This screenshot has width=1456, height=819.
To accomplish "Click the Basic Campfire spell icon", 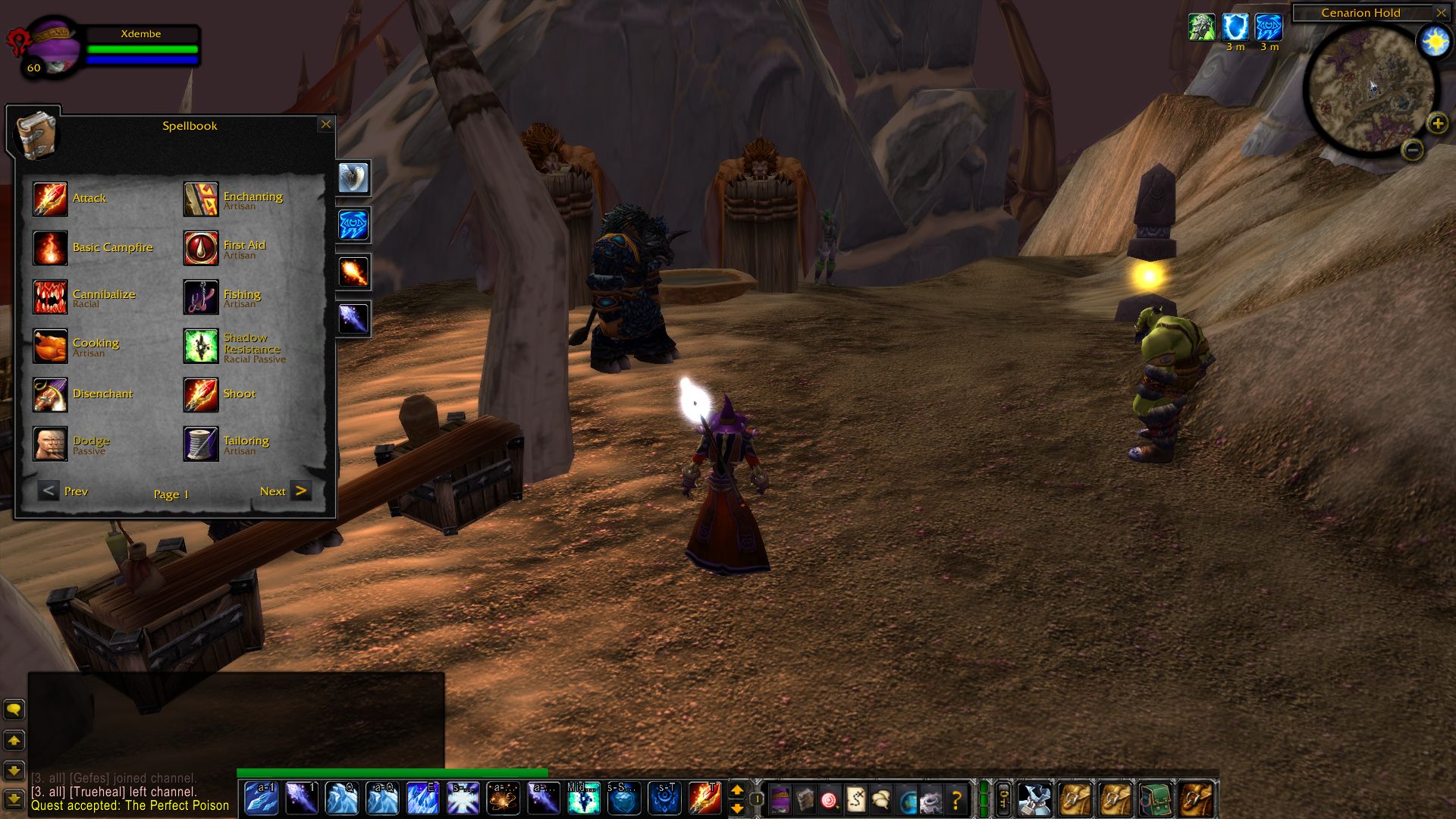I will pyautogui.click(x=50, y=248).
